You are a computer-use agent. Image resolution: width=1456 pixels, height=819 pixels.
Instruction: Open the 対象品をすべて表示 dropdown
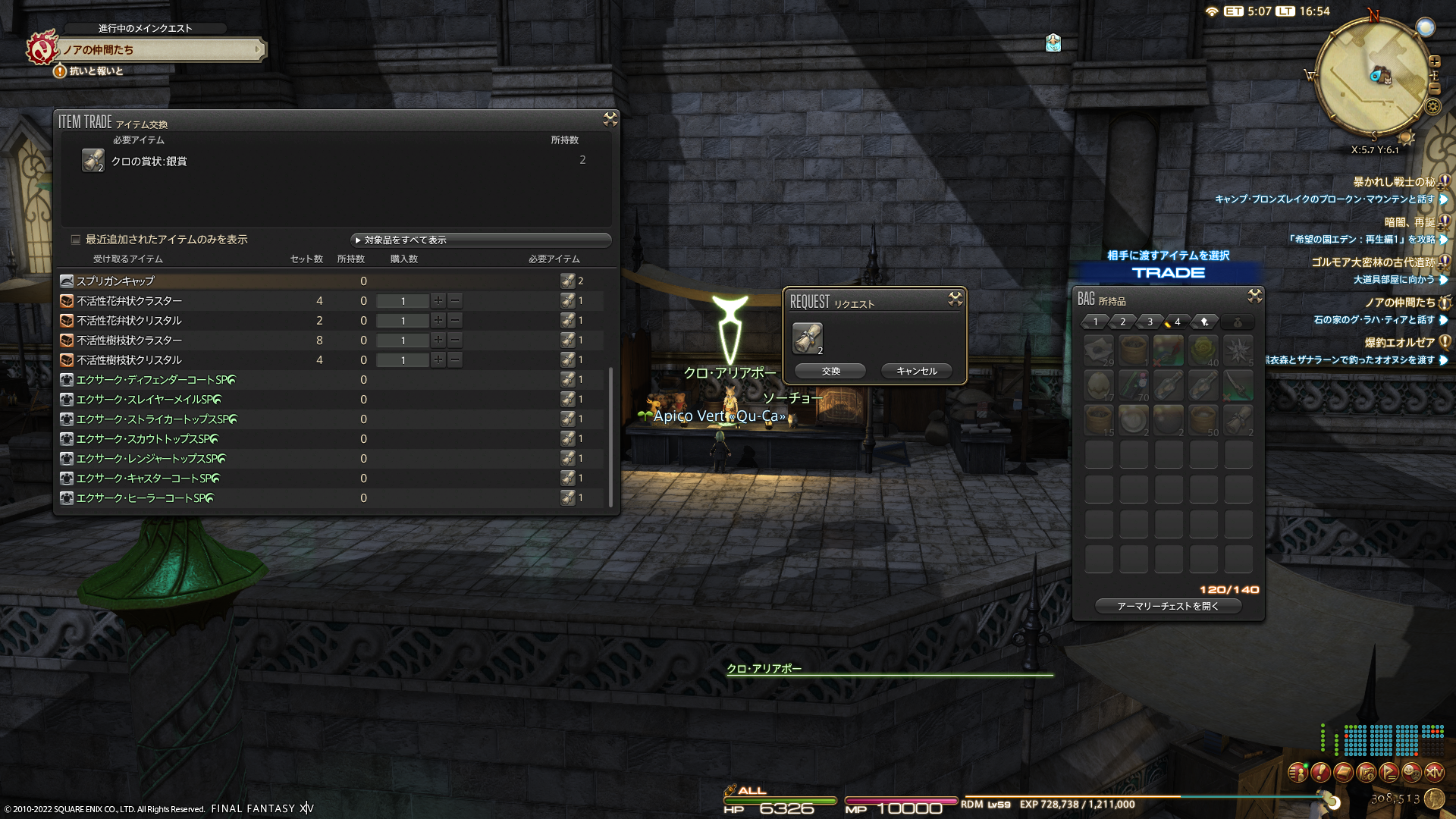(x=481, y=240)
